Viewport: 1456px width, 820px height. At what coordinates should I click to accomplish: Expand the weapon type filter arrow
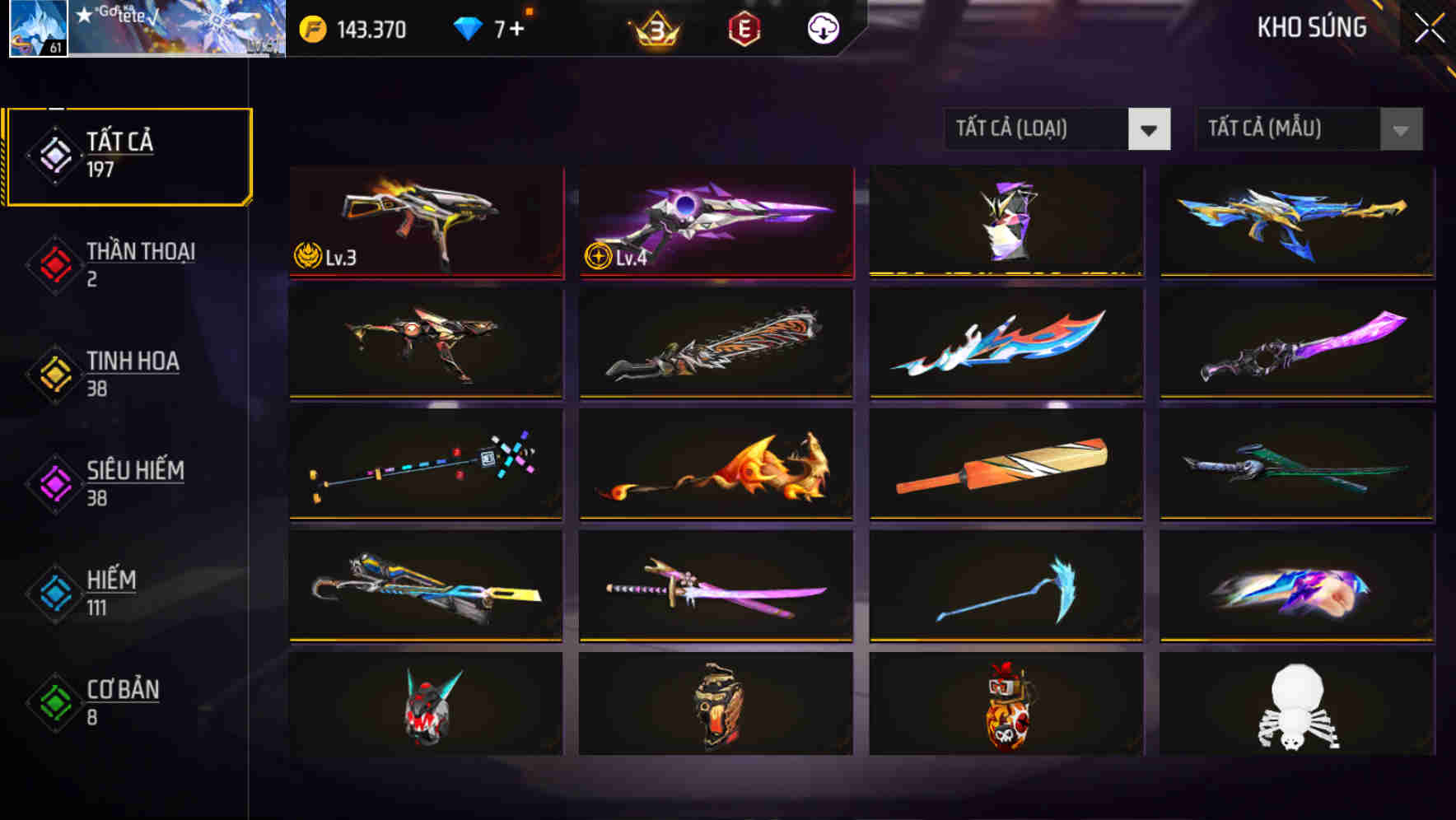(x=1151, y=129)
